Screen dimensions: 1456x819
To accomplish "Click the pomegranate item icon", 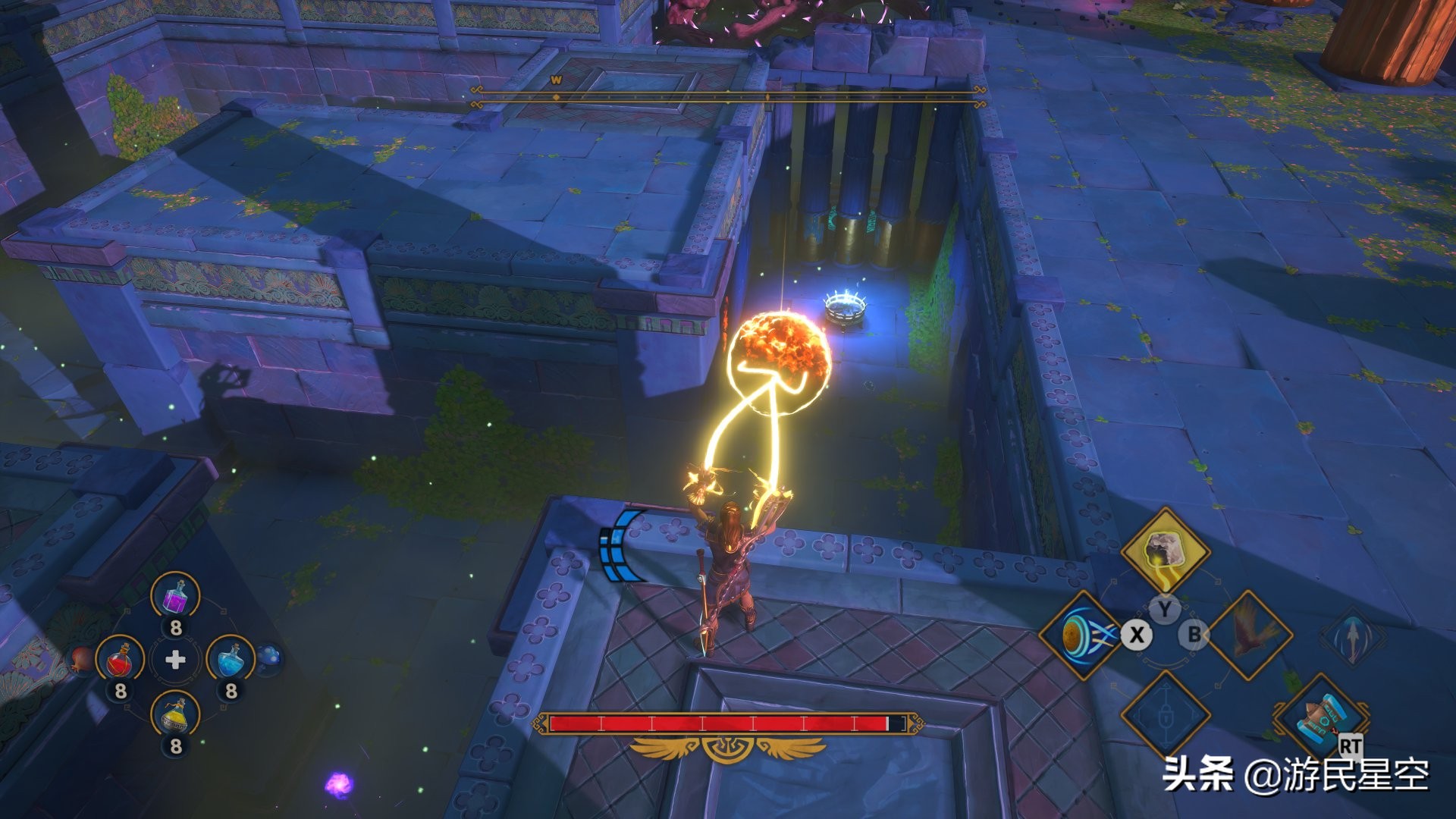I will point(82,659).
